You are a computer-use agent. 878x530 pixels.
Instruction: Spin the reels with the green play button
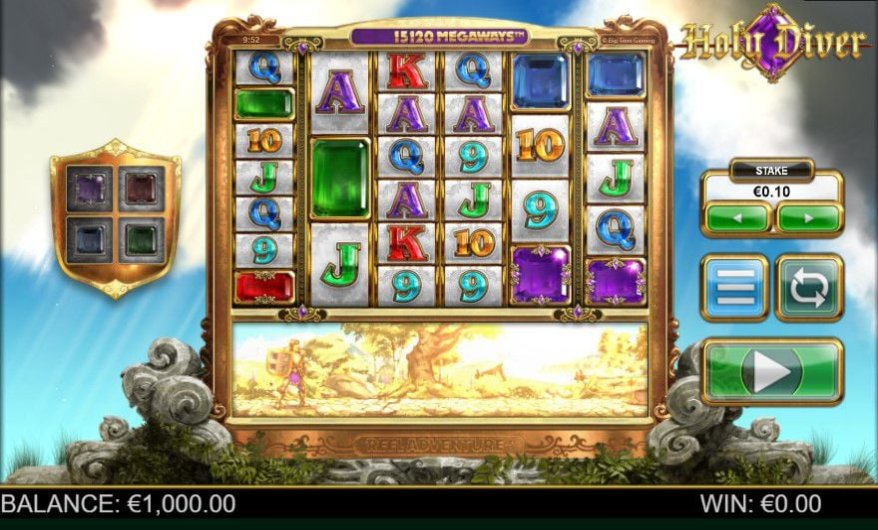tap(772, 371)
